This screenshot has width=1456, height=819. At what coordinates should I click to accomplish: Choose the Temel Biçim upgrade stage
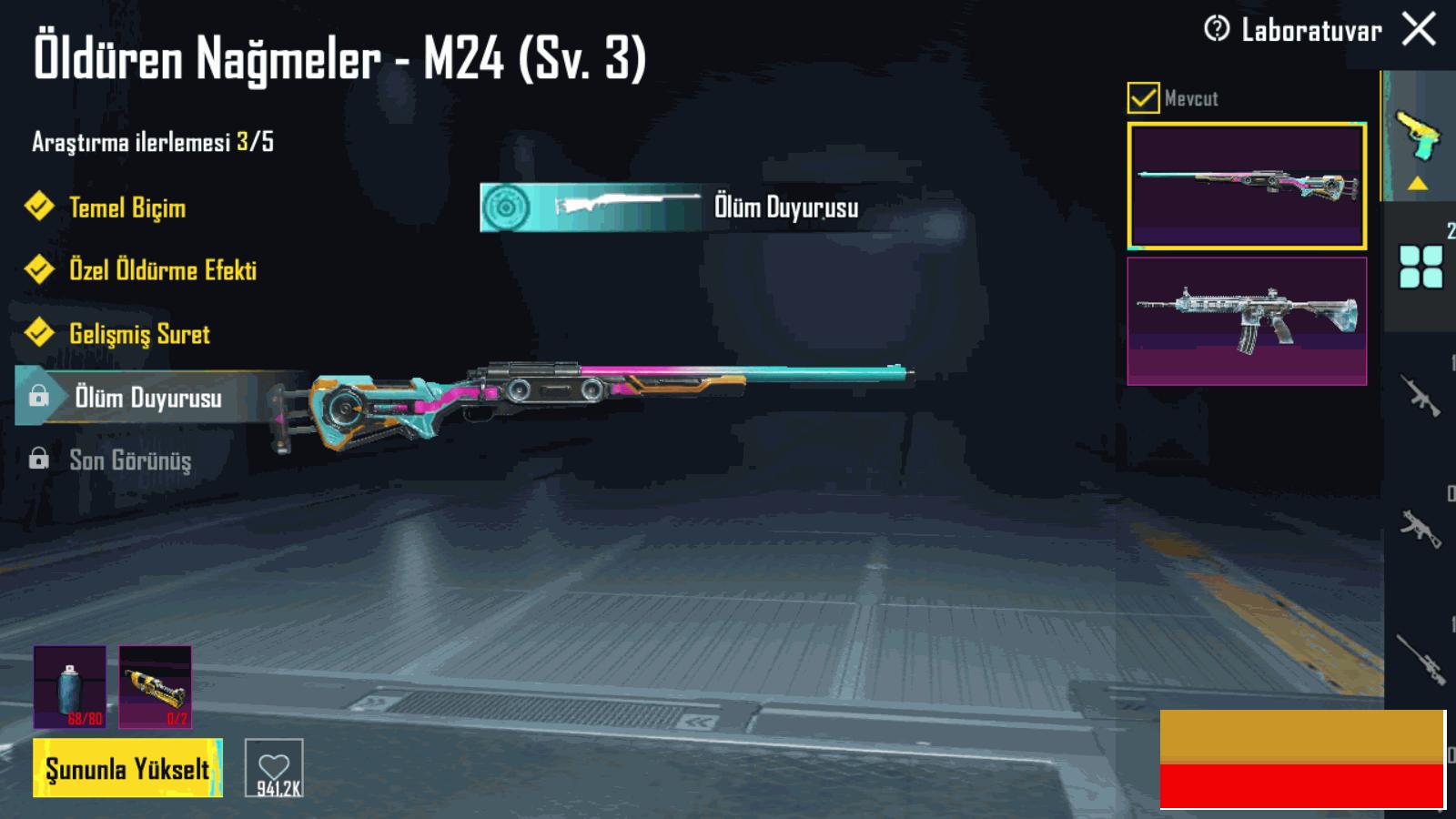pos(127,207)
